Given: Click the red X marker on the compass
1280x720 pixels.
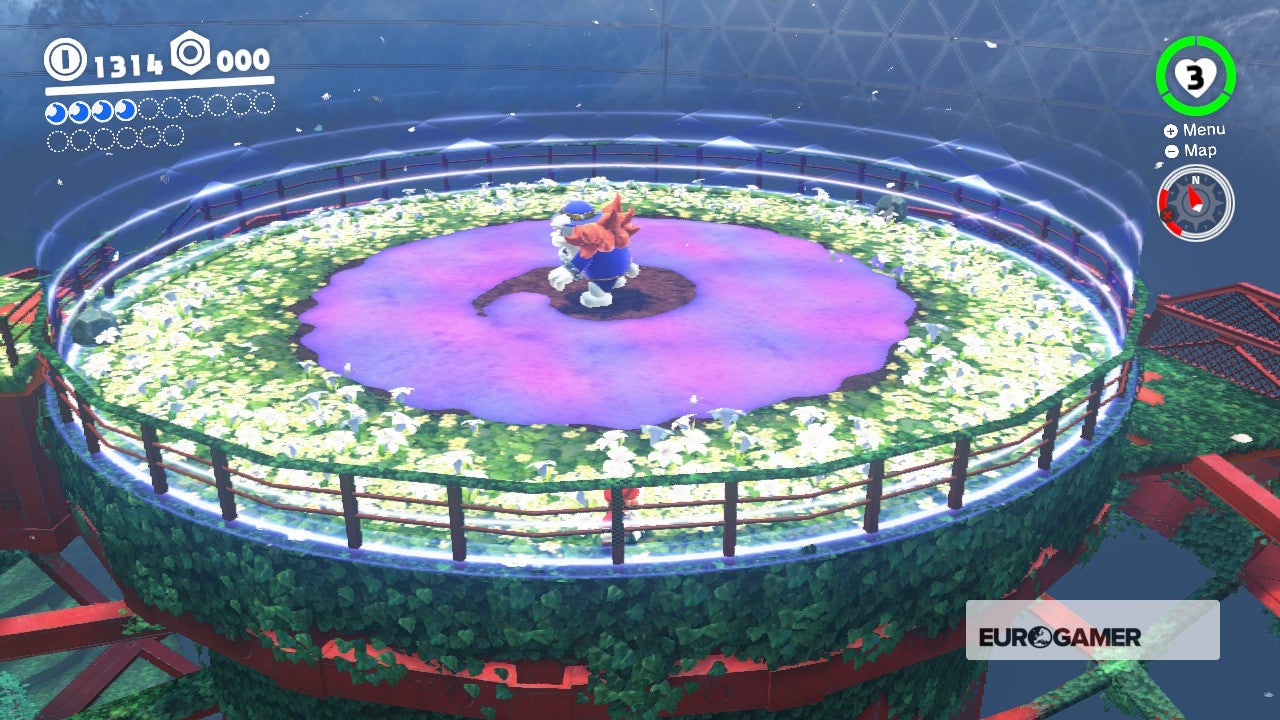Looking at the screenshot, I should coord(1167,215).
